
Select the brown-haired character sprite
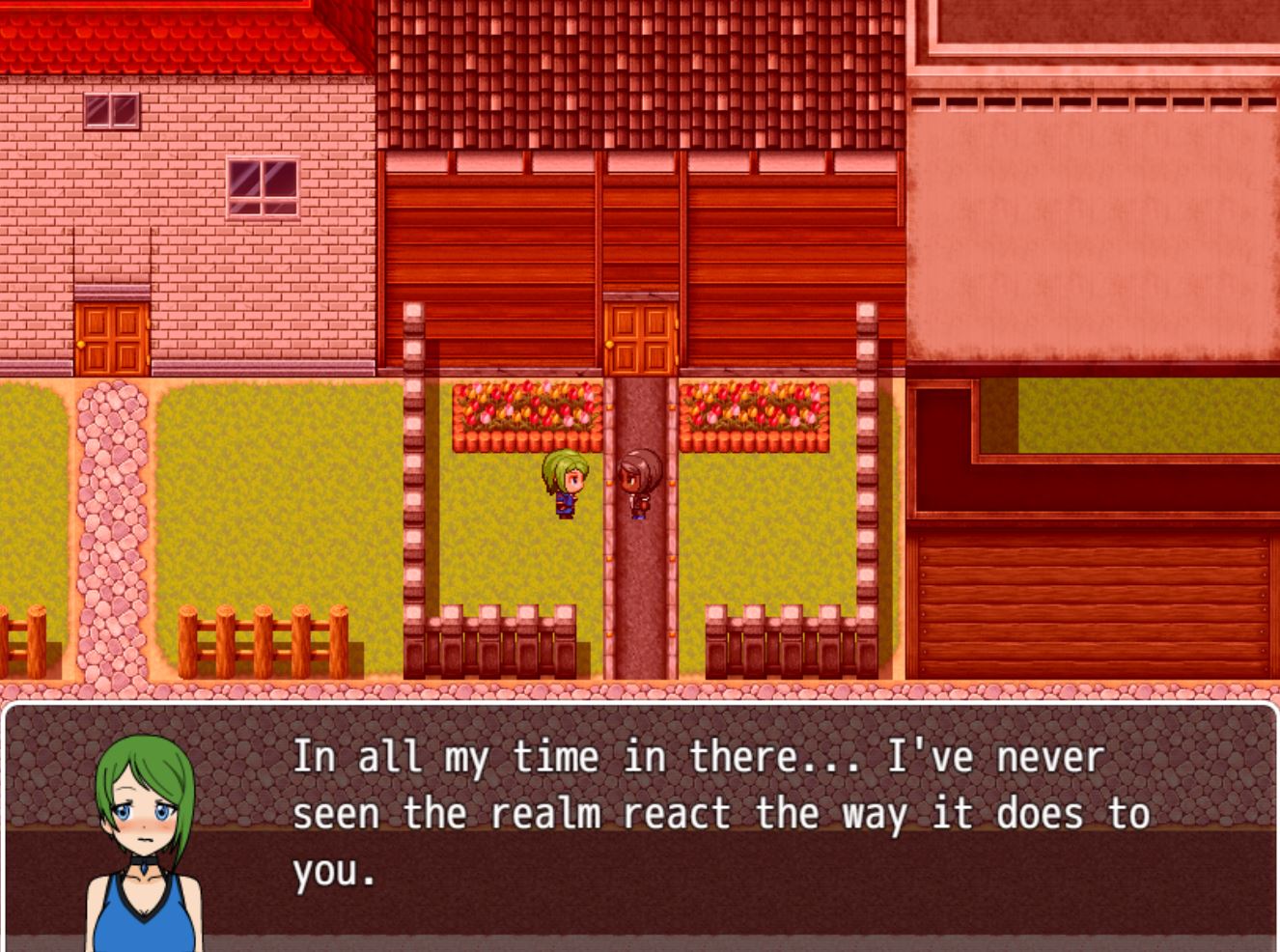[x=638, y=483]
